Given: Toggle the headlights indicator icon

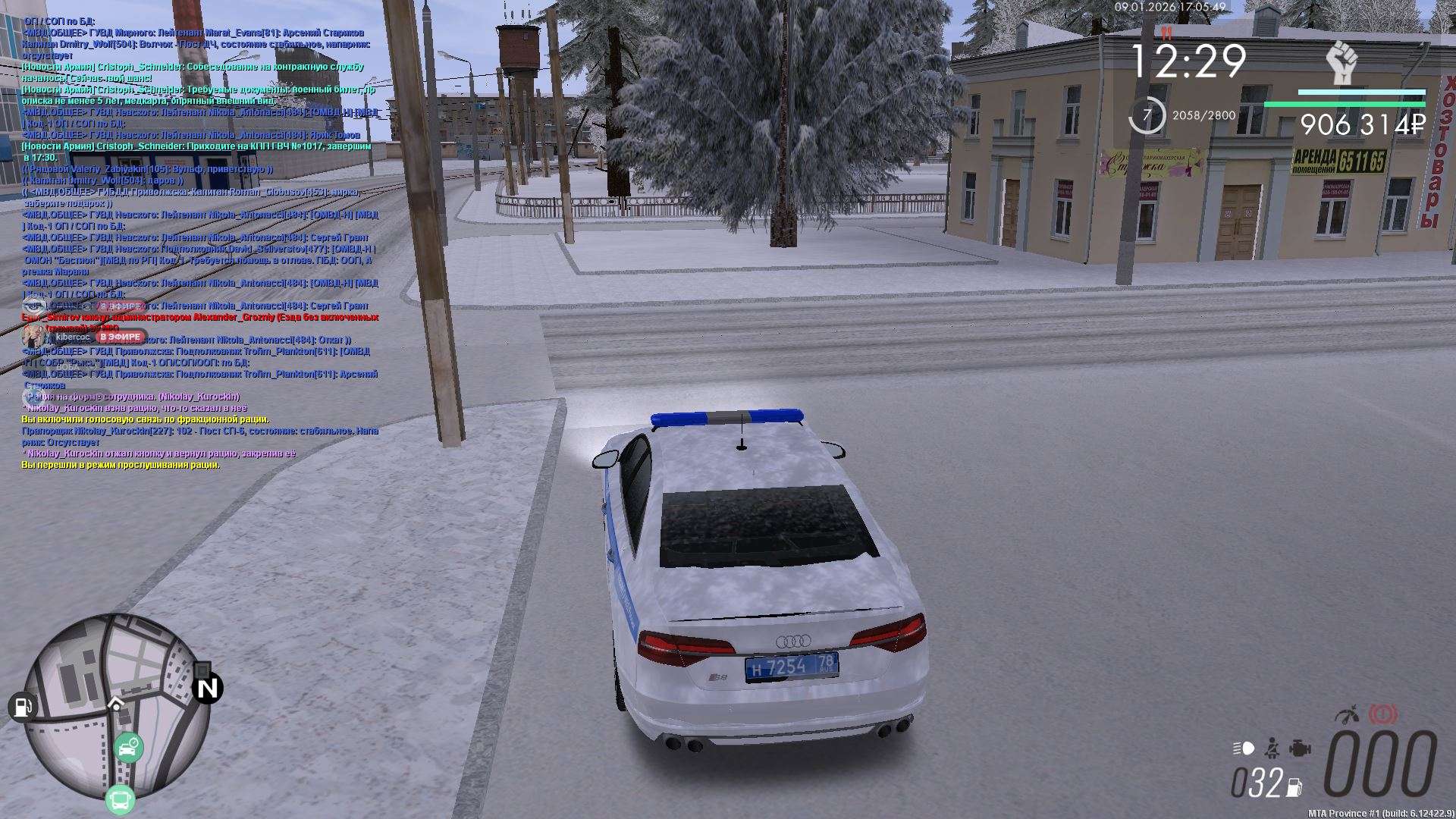Looking at the screenshot, I should coord(1244,748).
